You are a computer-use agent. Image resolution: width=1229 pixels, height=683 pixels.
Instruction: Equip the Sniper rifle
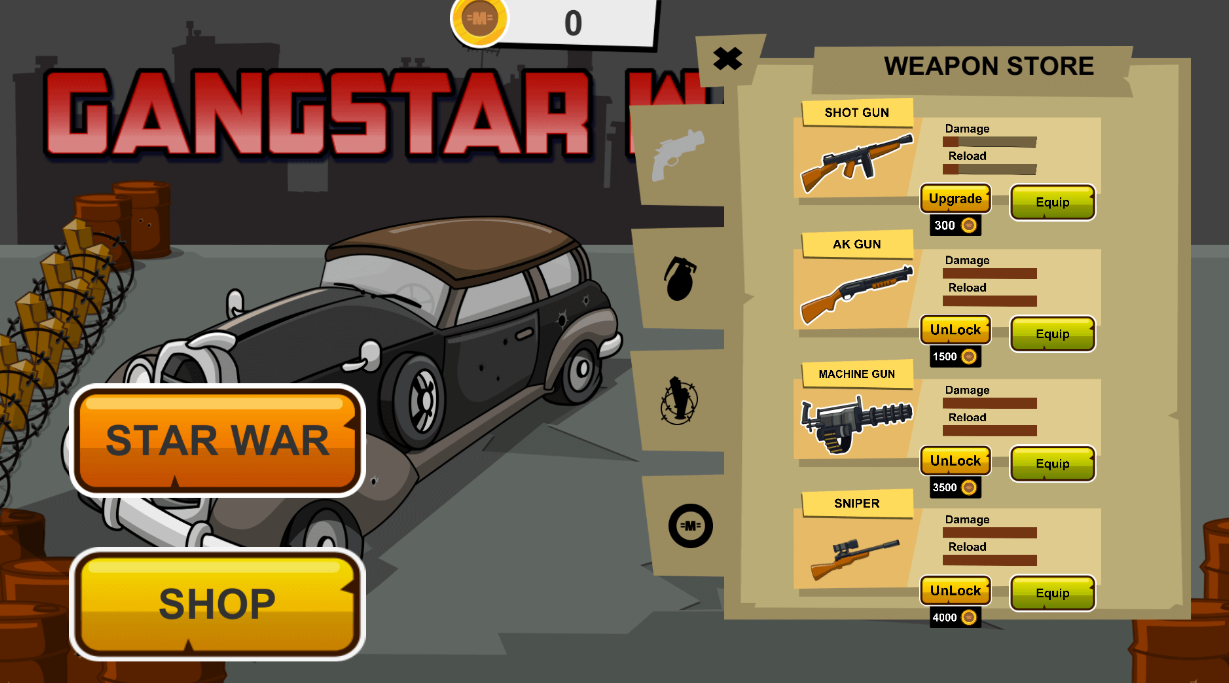tap(1052, 594)
